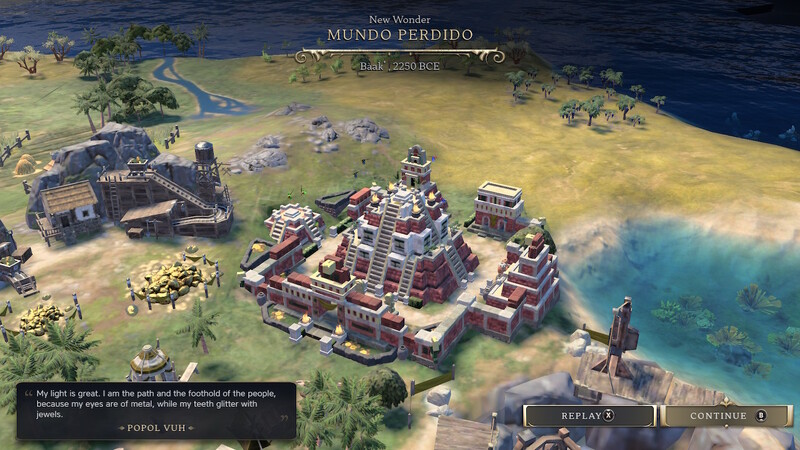
Task: Replay the Mundo Perdido wonder cinematic
Action: [589, 416]
